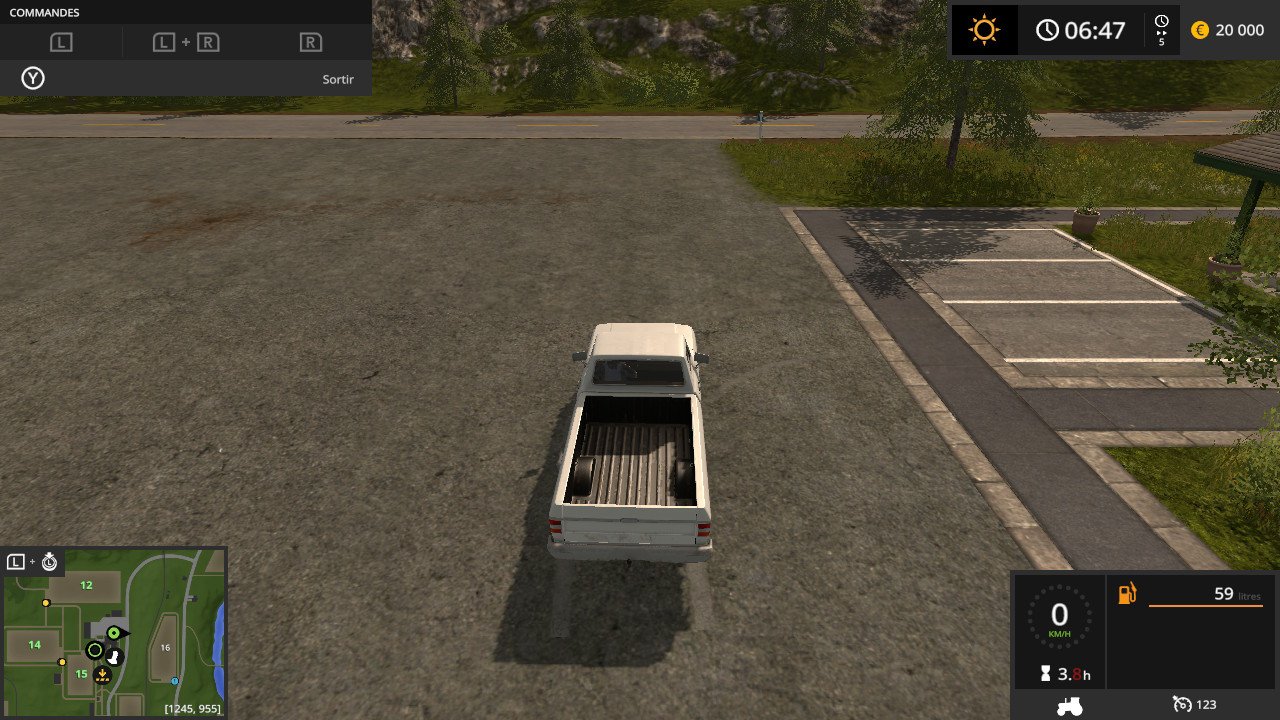
Task: Click the sun weather icon at top right
Action: 984,29
